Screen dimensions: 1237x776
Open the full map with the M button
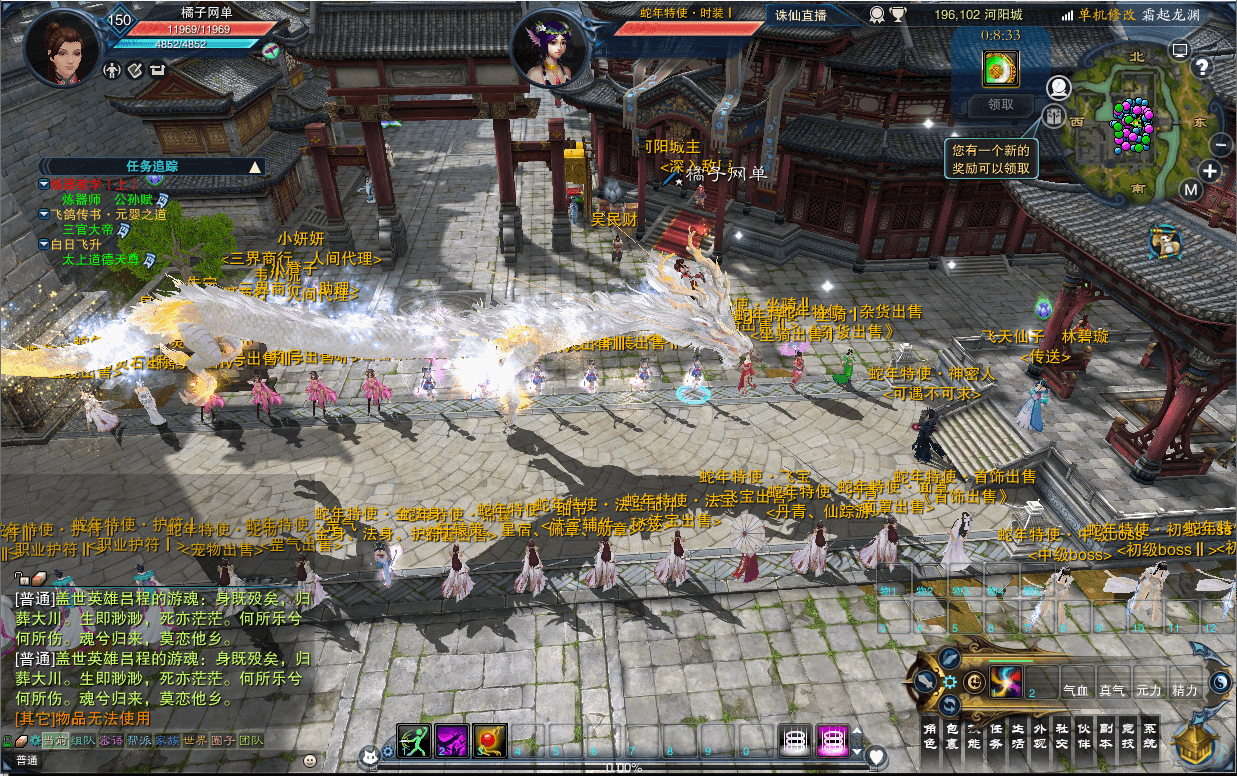[1190, 190]
